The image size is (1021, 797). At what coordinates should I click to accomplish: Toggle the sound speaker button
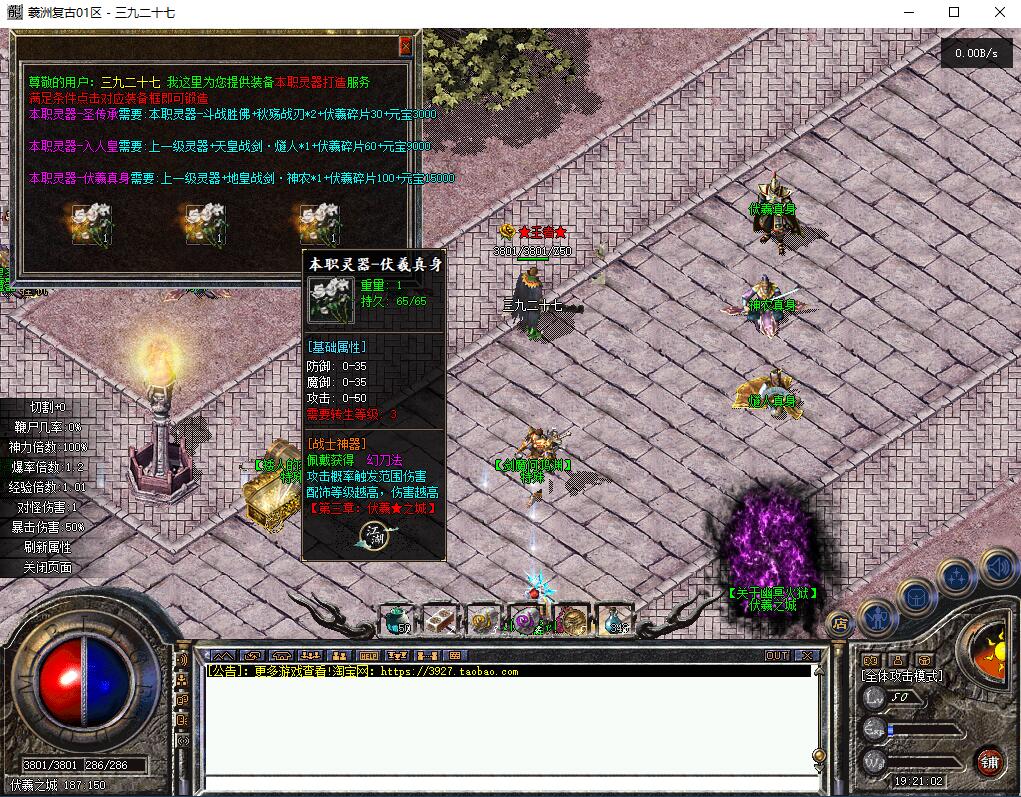coord(998,569)
